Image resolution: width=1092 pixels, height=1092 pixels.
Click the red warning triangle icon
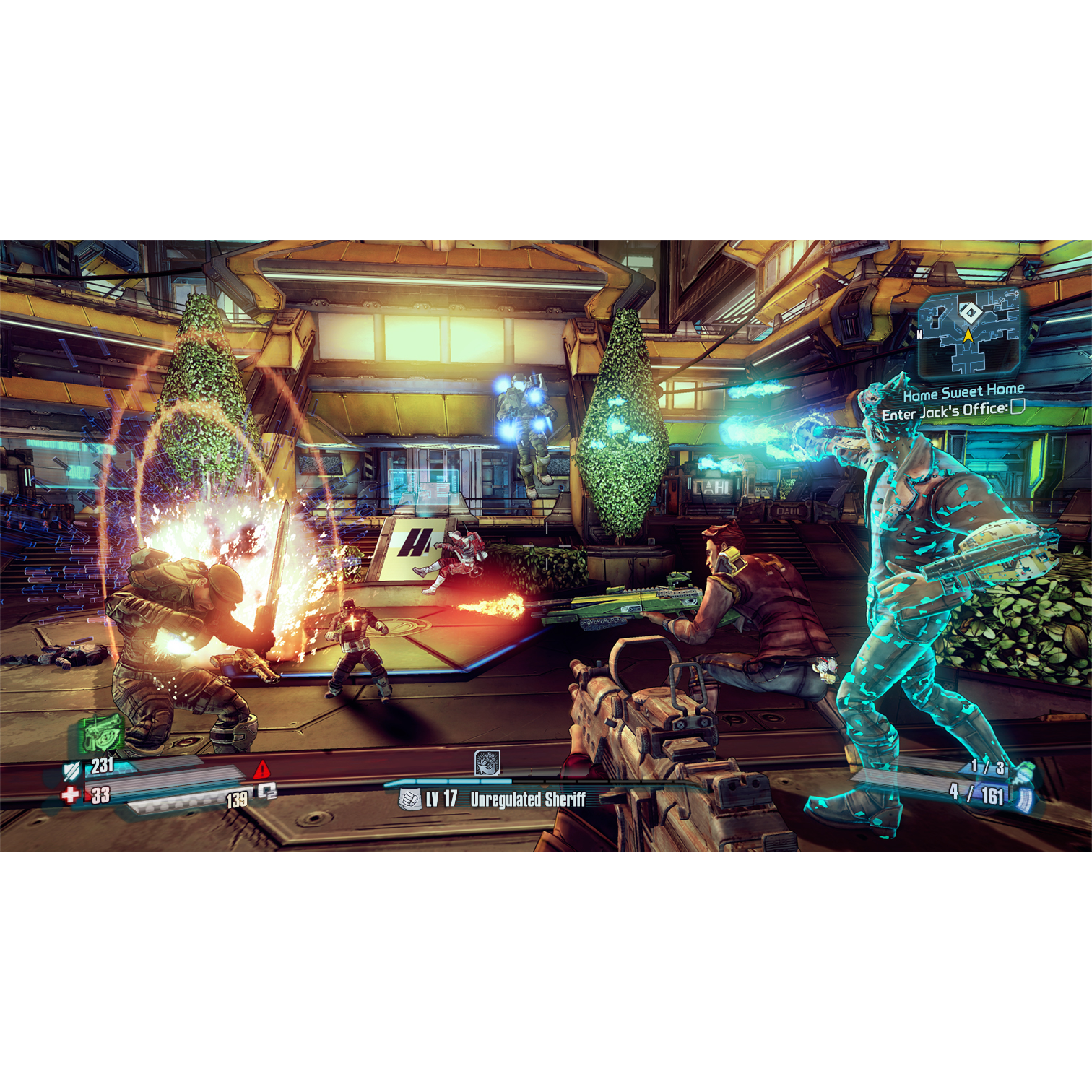262,768
